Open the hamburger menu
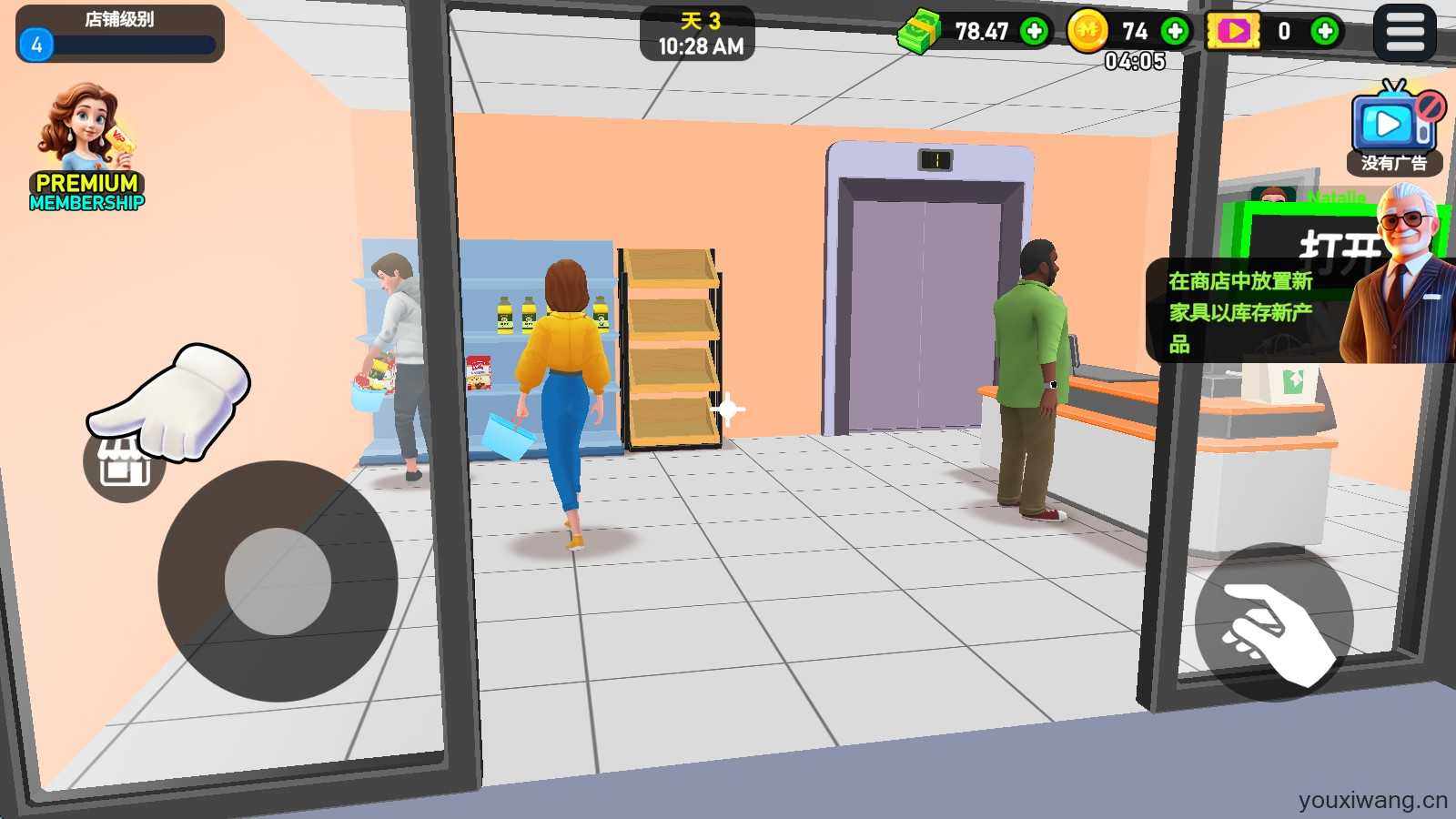The width and height of the screenshot is (1456, 819). pyautogui.click(x=1404, y=32)
